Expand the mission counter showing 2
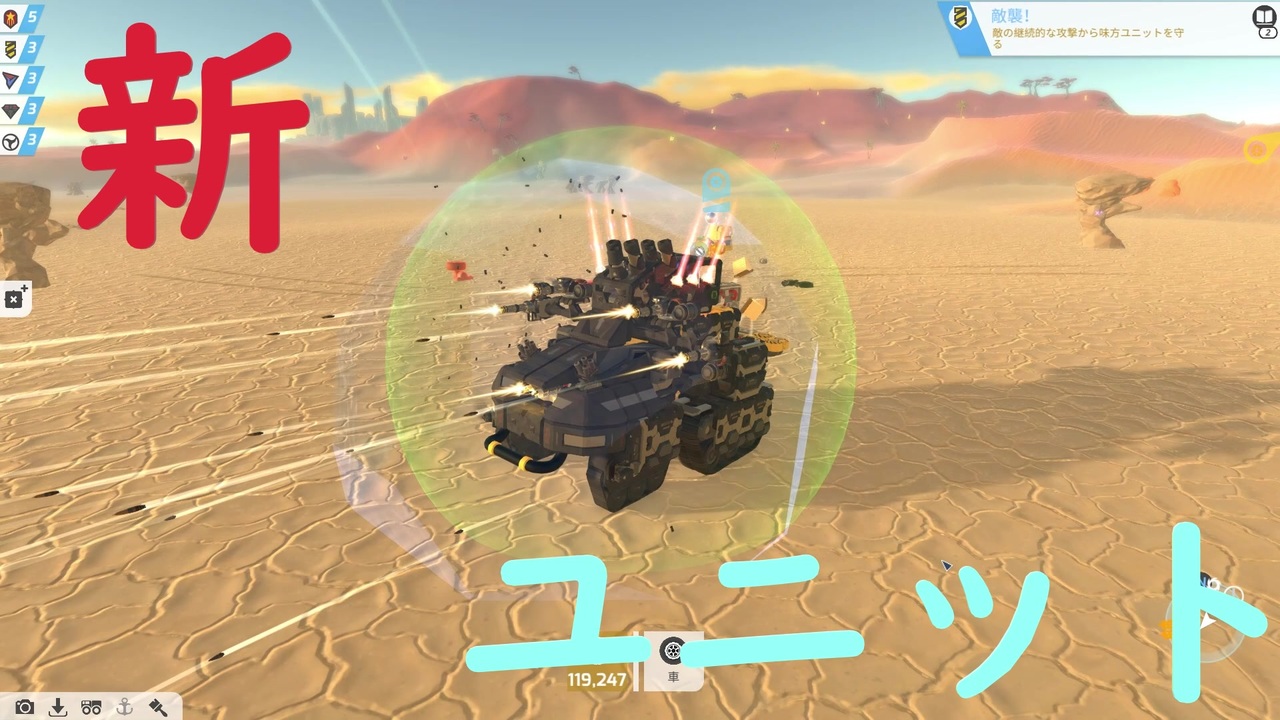 (x=1268, y=32)
